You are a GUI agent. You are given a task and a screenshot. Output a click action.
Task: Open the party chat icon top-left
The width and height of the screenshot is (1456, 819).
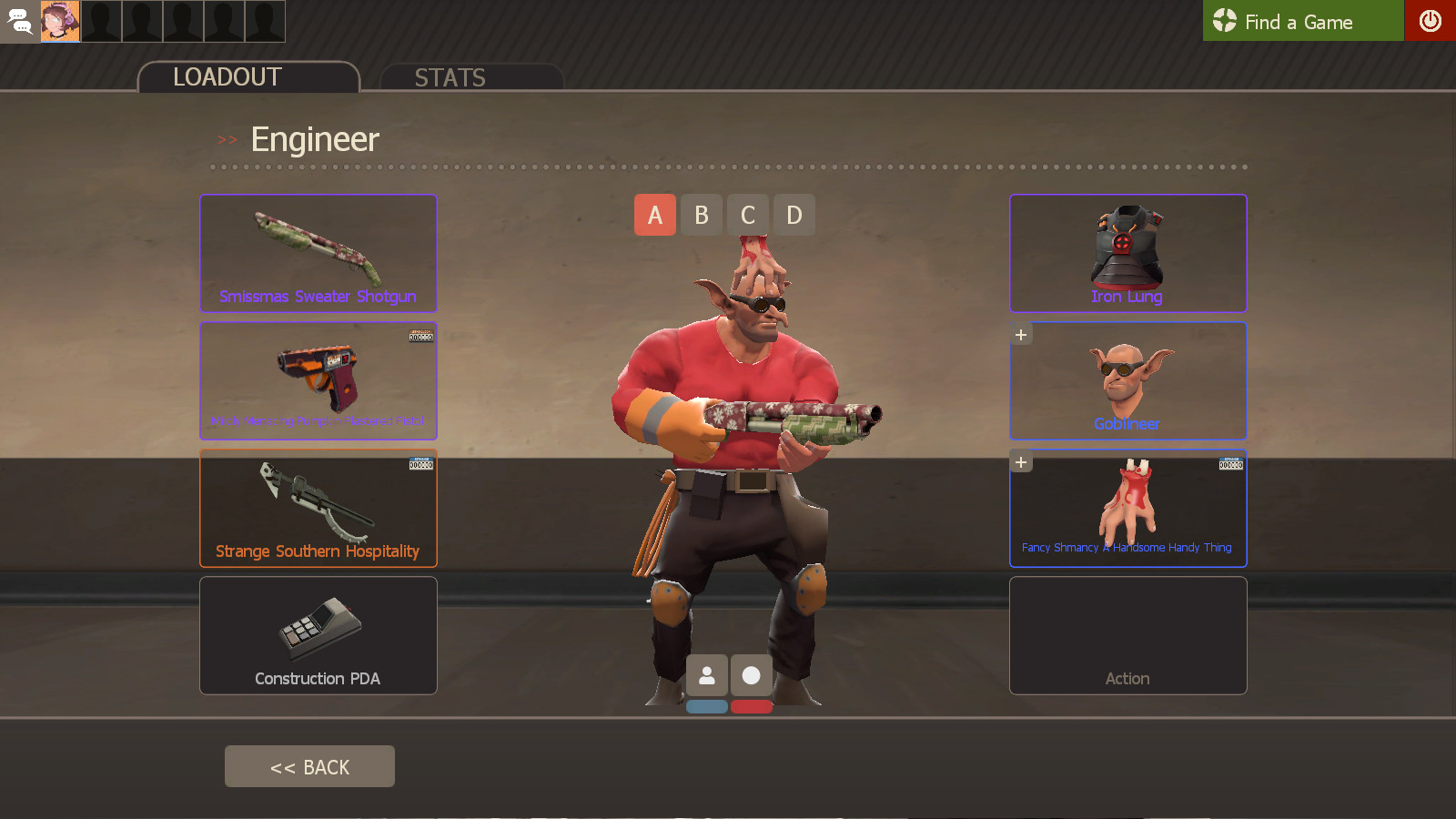click(19, 21)
